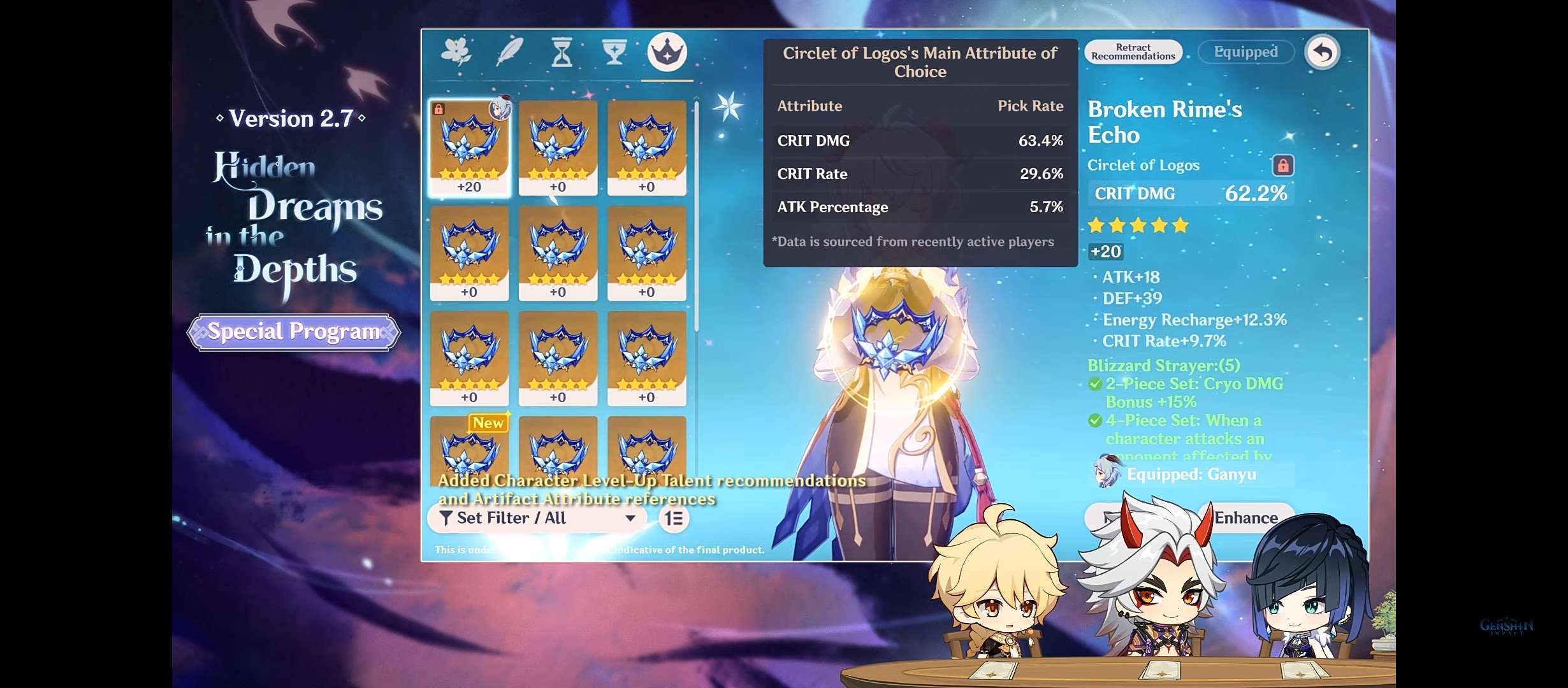
Task: Open the Sands of Eon hourglass tab
Action: pyautogui.click(x=562, y=52)
